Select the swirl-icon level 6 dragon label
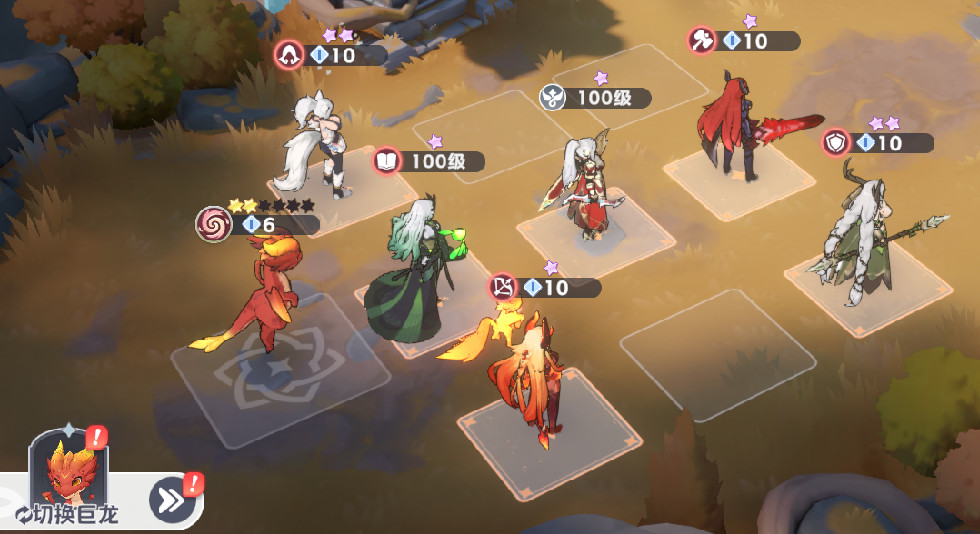Viewport: 980px width, 534px height. pyautogui.click(x=258, y=224)
